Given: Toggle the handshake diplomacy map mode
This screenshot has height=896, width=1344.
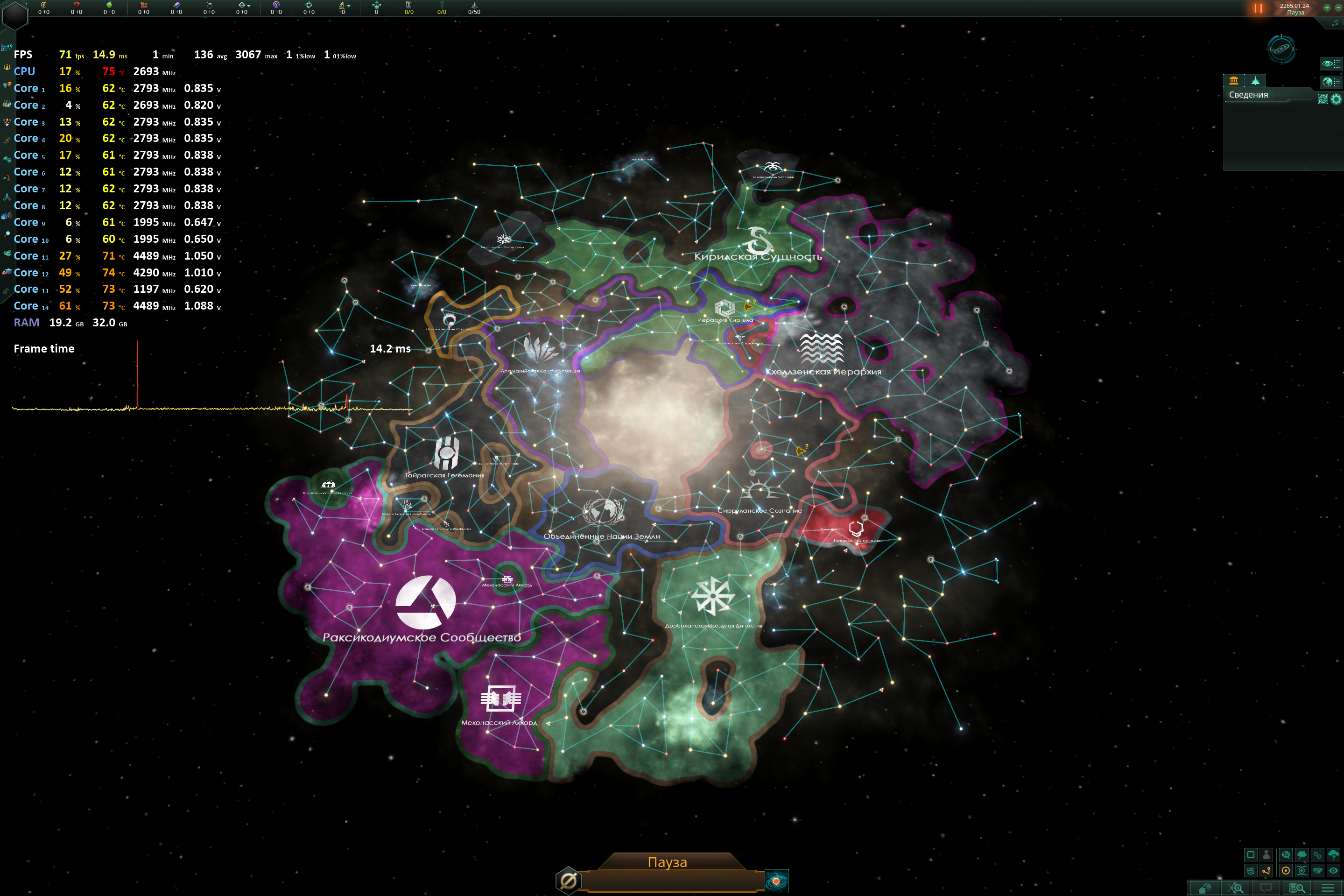Looking at the screenshot, I should pos(1318,871).
